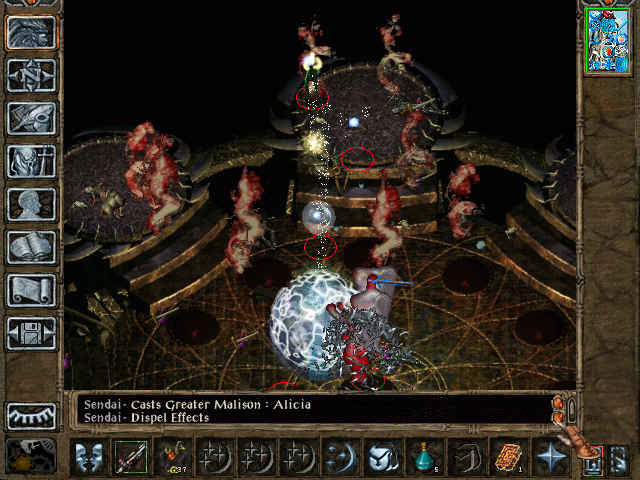Activate the crescent moon action icon
Image resolution: width=640 pixels, height=480 pixels.
(x=340, y=458)
